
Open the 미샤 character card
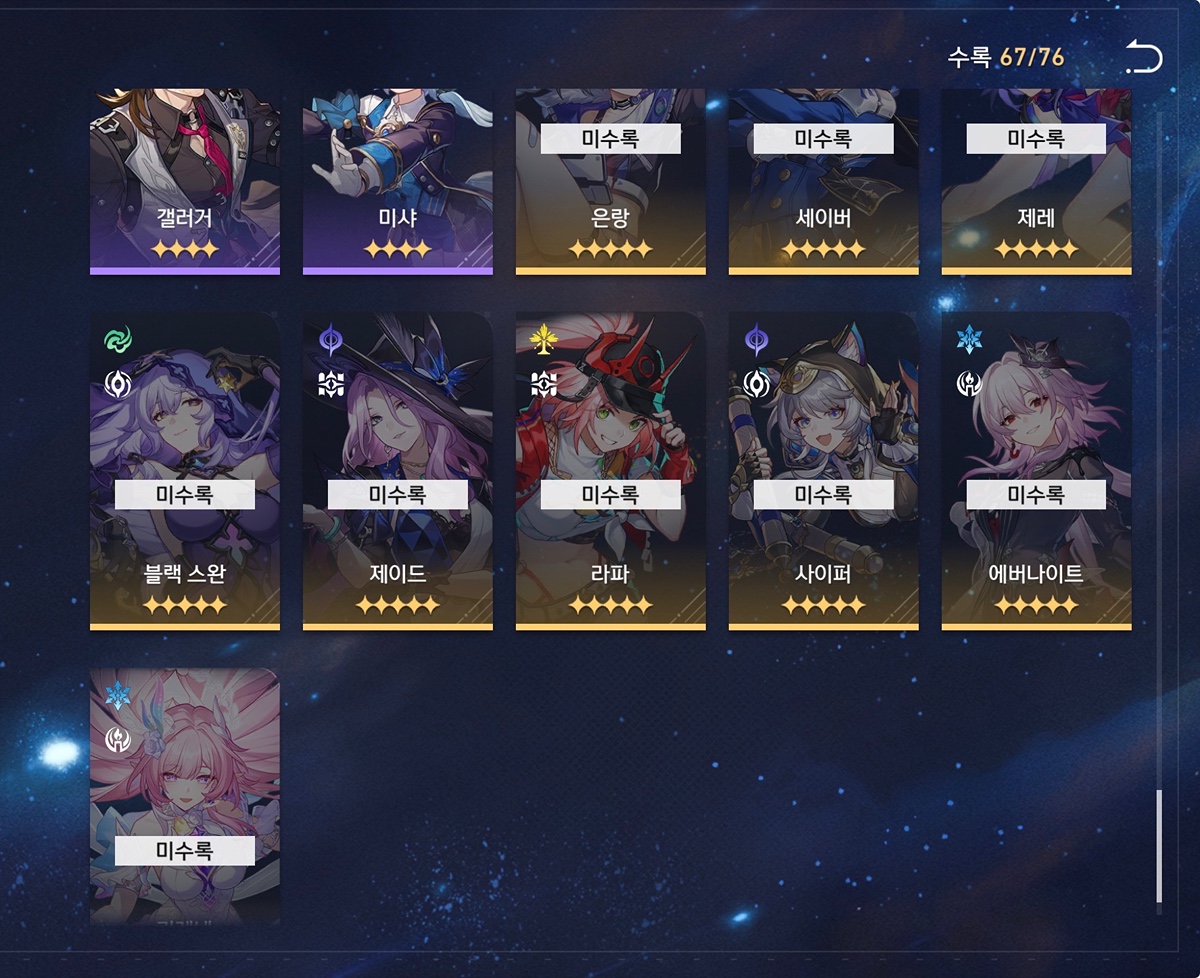click(398, 181)
